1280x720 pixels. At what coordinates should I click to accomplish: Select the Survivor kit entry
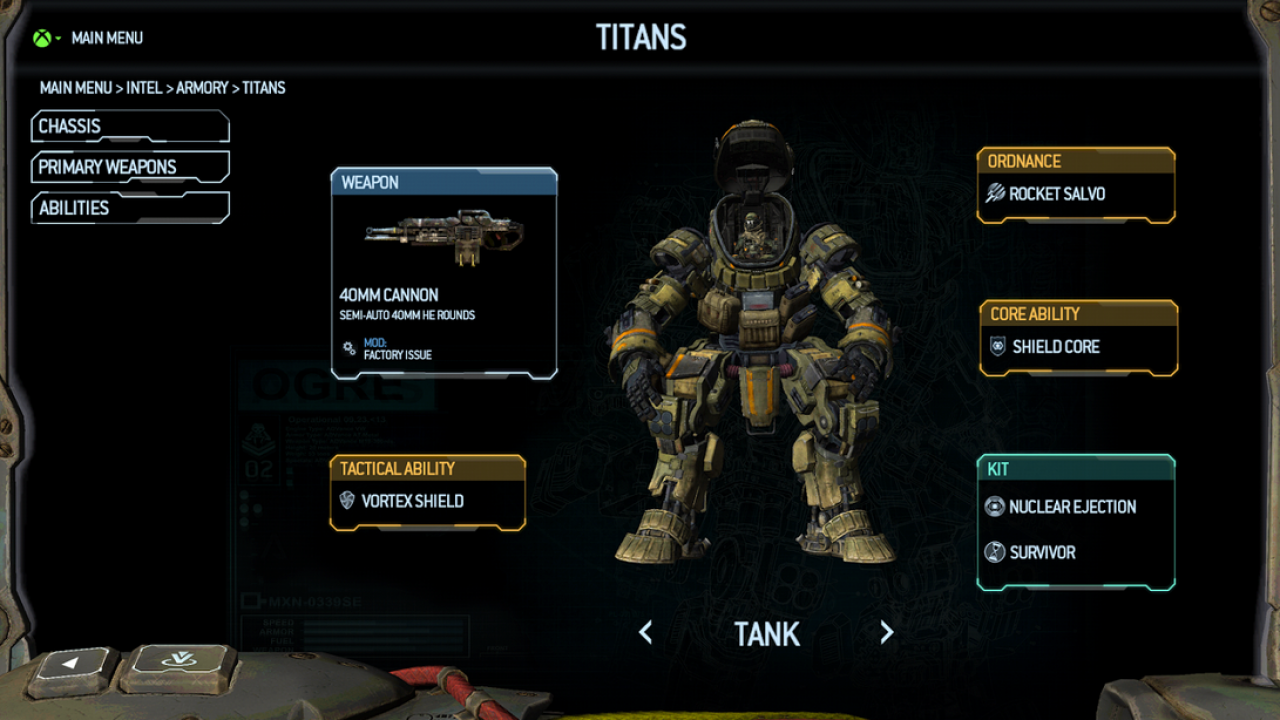point(1042,552)
